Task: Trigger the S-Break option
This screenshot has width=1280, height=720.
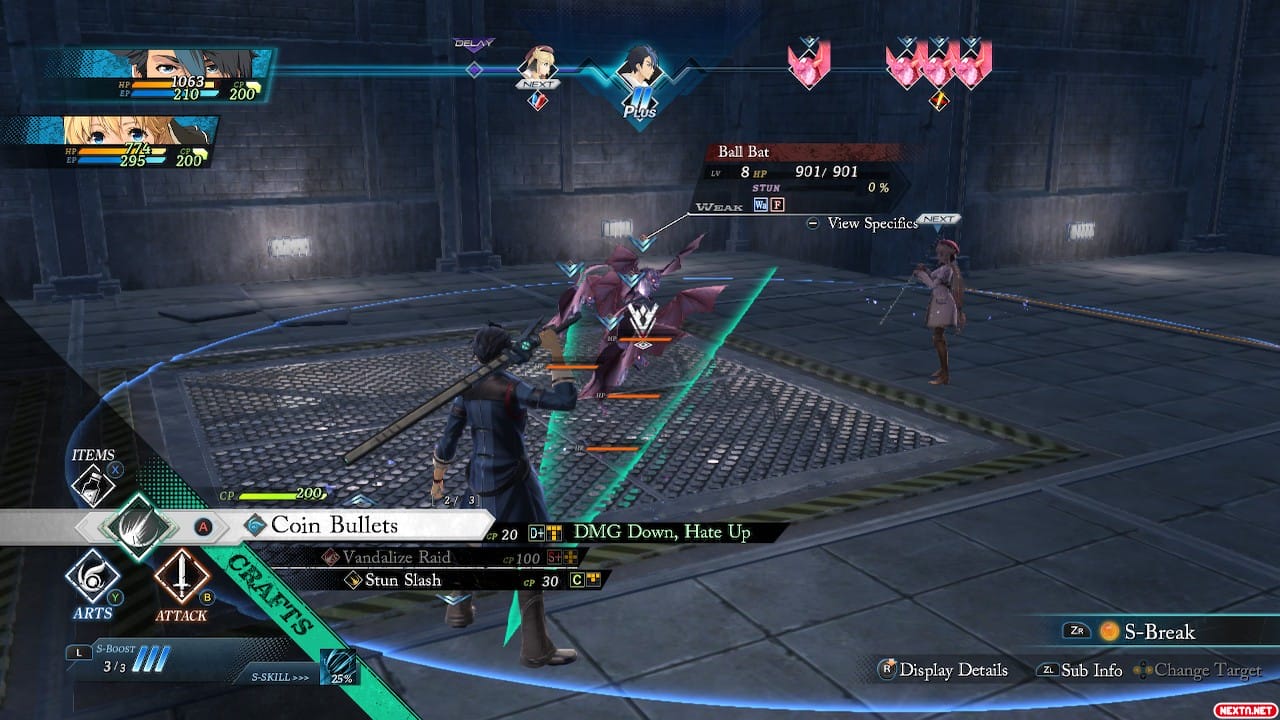Action: coord(1150,632)
